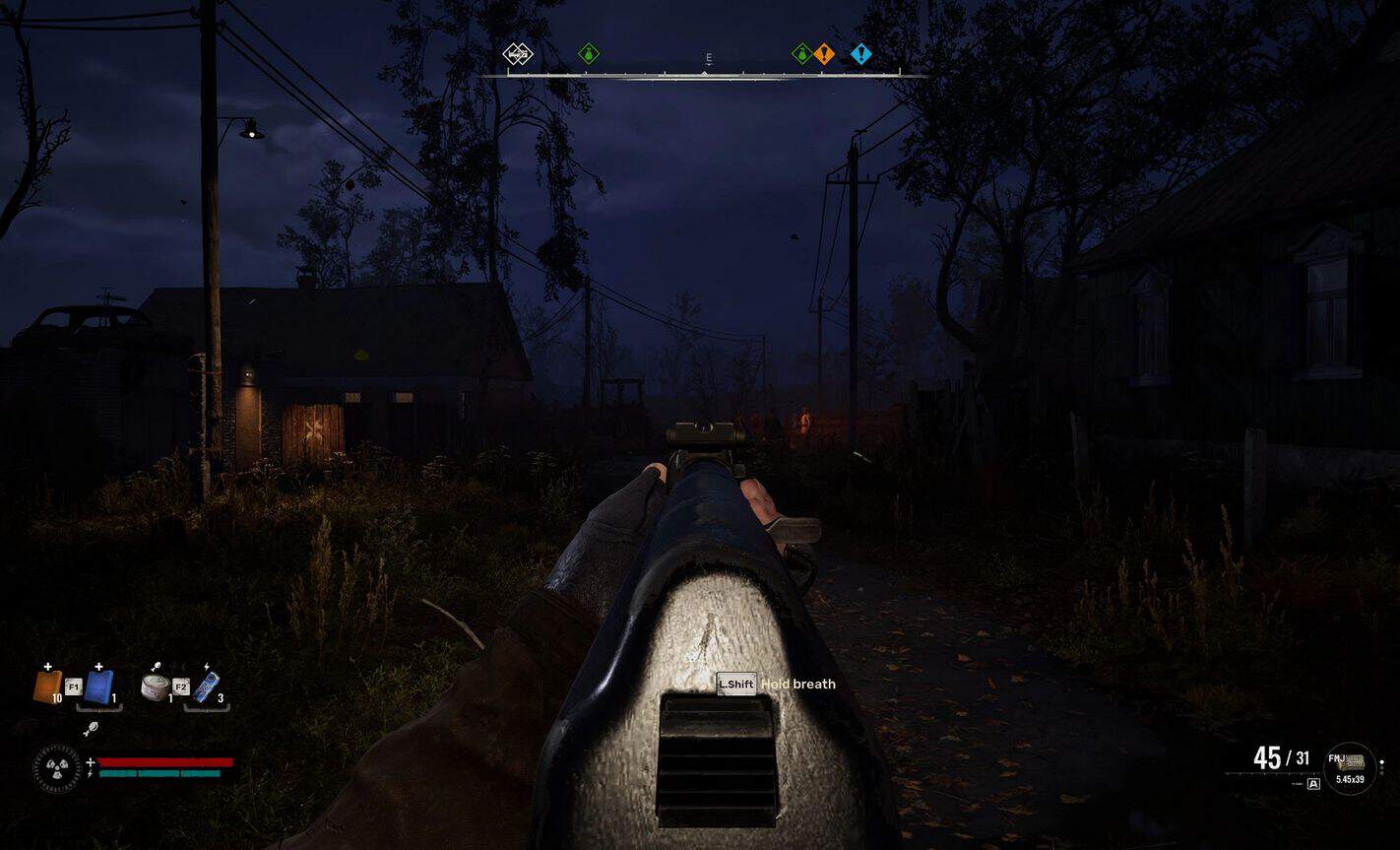This screenshot has width=1400, height=850.
Task: Click the hunger status icon above the health bar
Action: coord(92,730)
